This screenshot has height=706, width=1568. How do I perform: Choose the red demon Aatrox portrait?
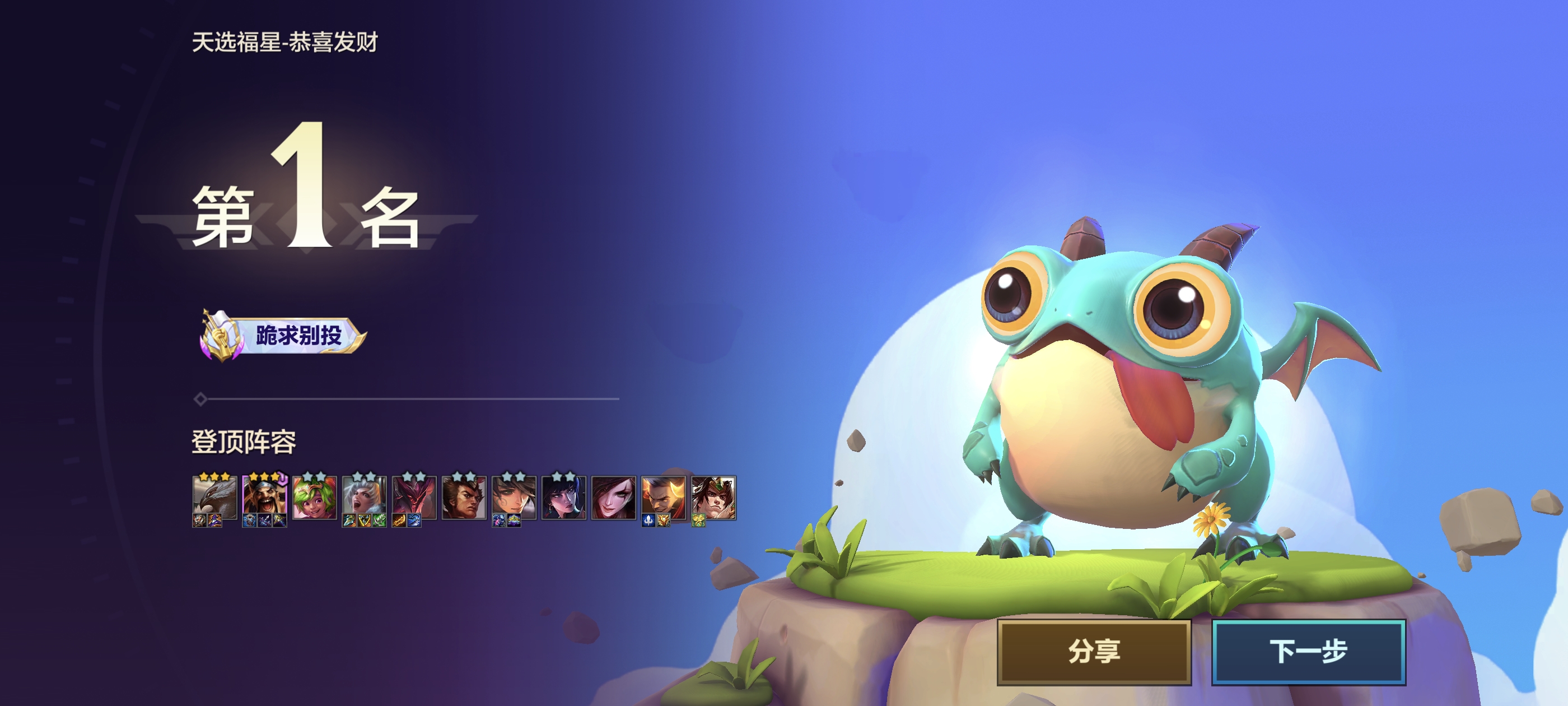click(414, 498)
